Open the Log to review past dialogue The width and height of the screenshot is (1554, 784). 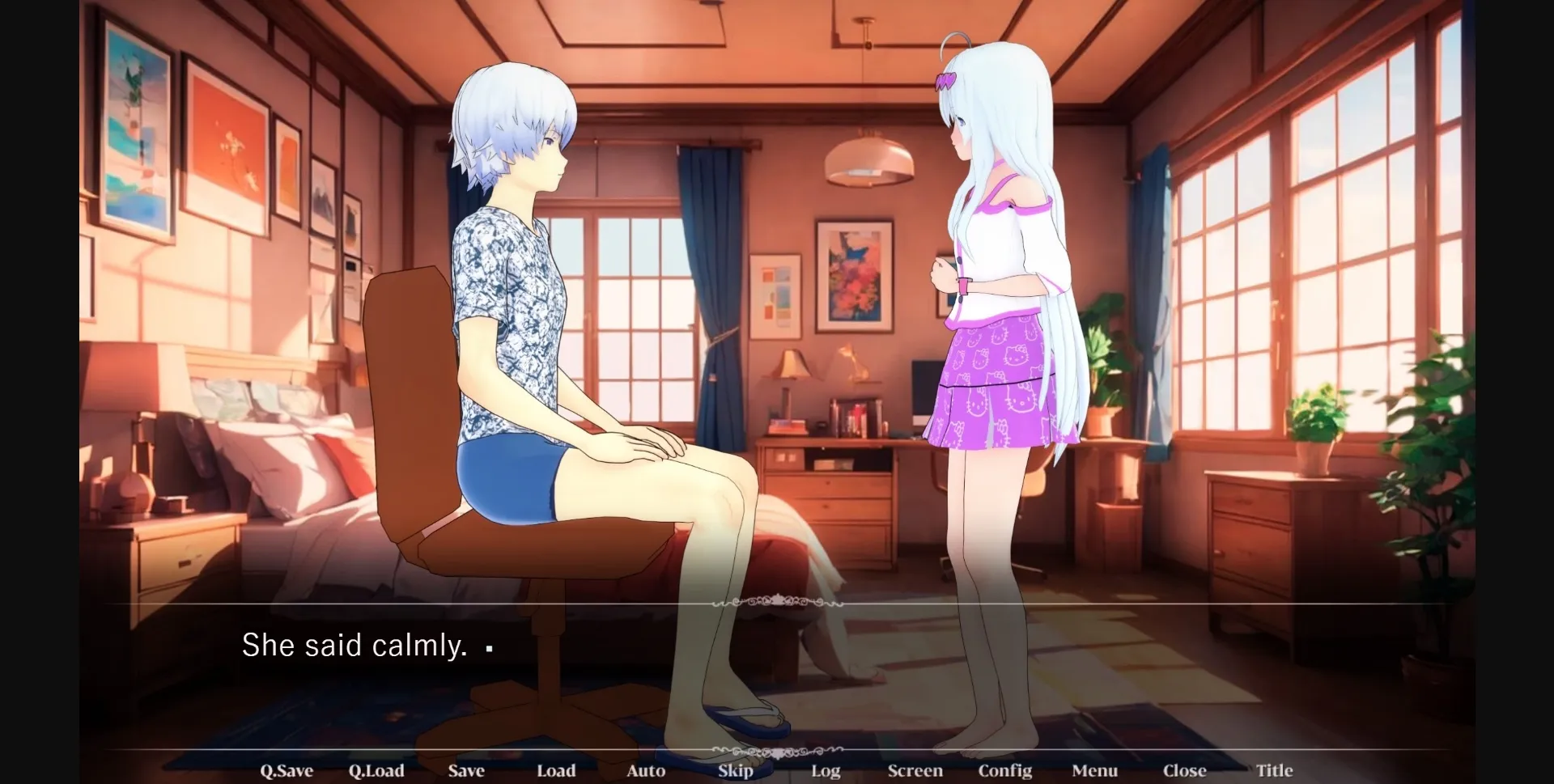[825, 770]
